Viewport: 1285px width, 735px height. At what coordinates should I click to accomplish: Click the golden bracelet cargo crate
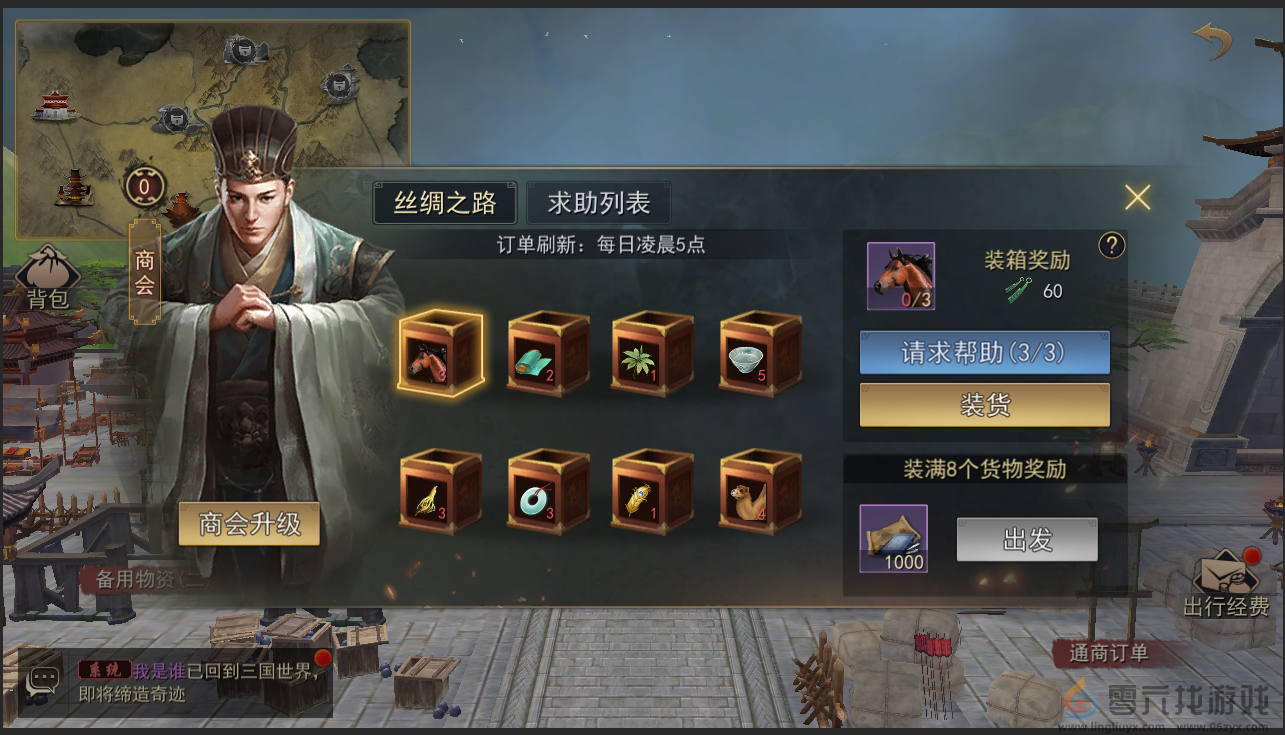tap(652, 490)
